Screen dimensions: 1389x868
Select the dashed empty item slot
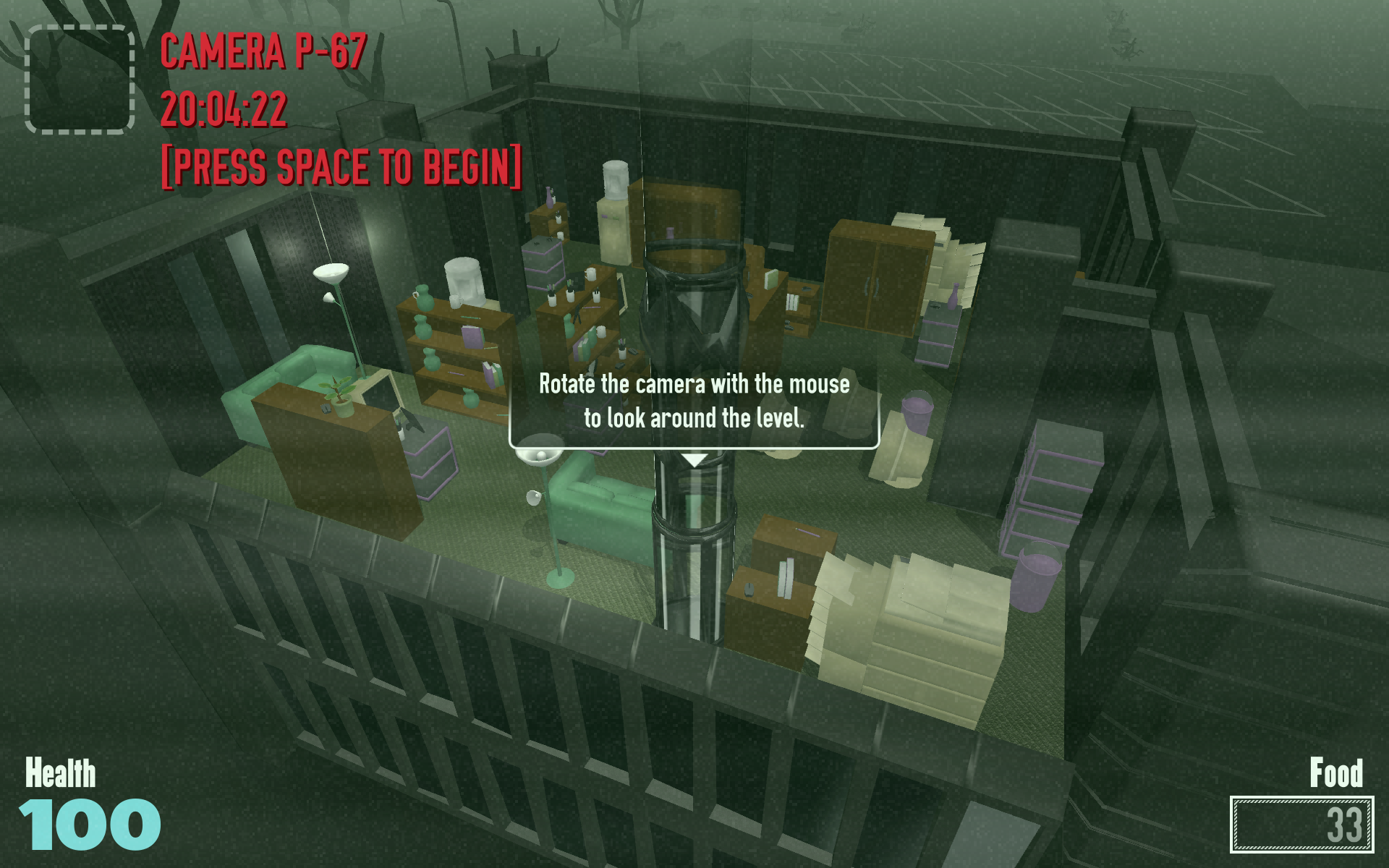tap(80, 80)
